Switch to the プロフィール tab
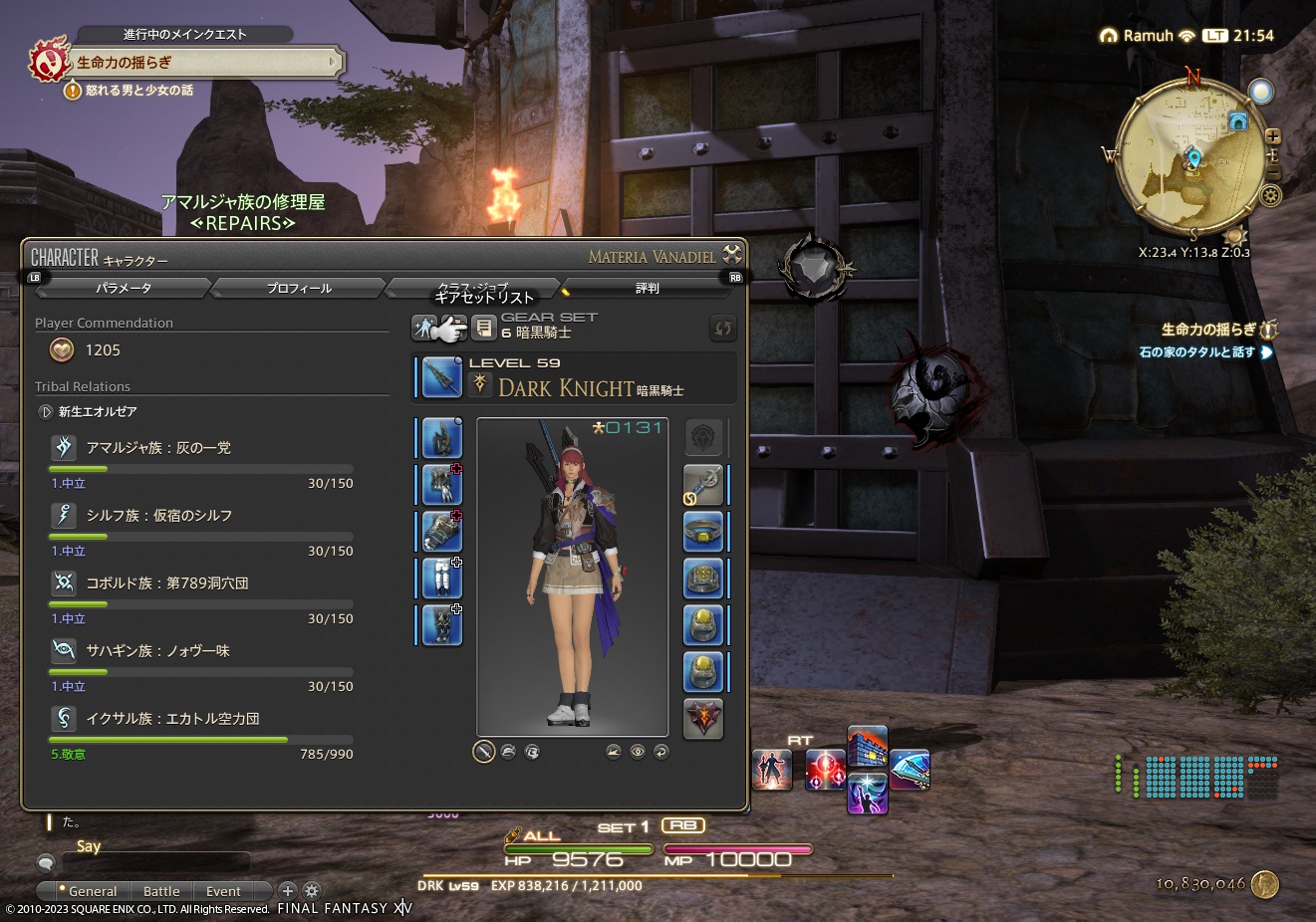1316x922 pixels. (298, 288)
